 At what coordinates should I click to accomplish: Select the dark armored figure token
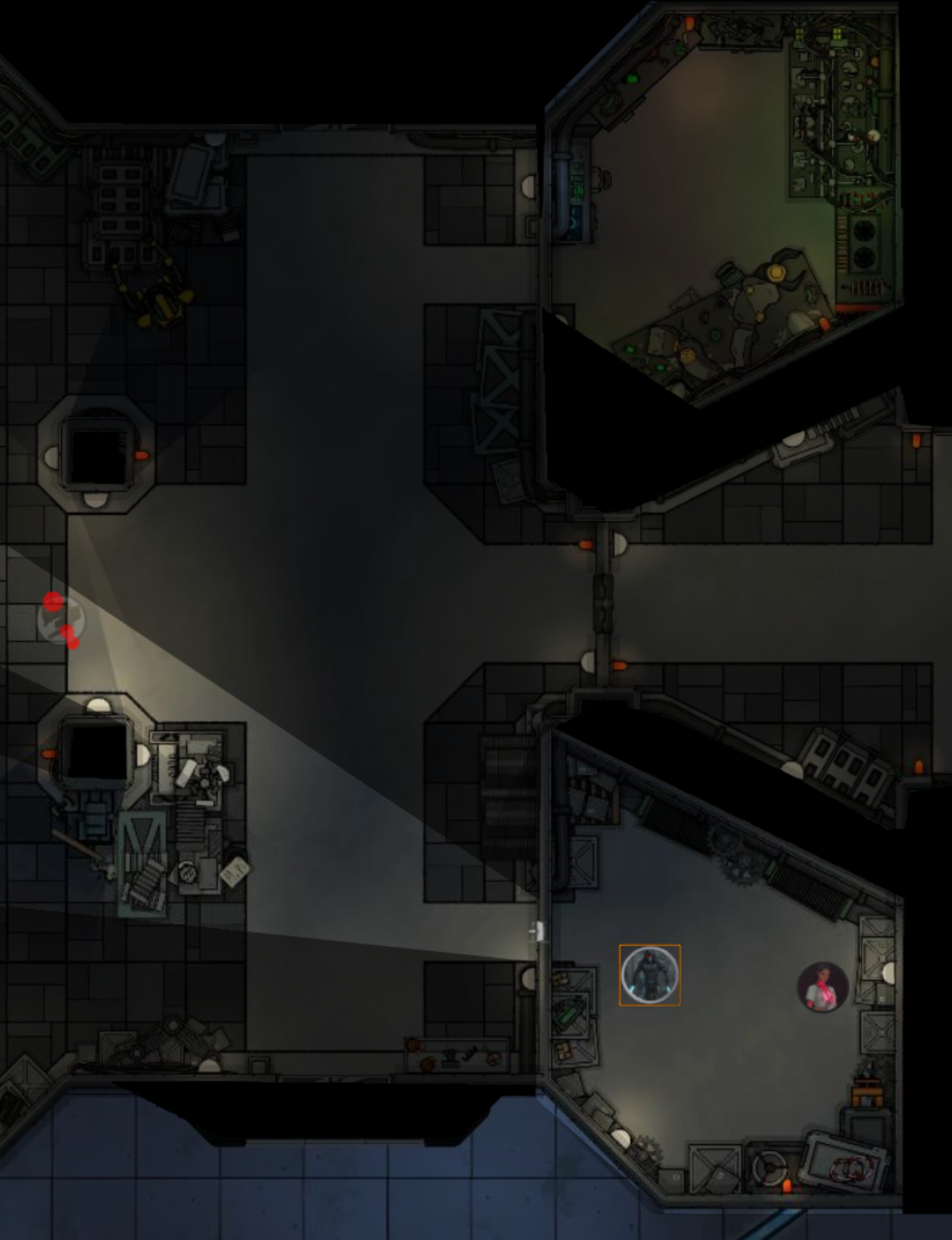(650, 975)
